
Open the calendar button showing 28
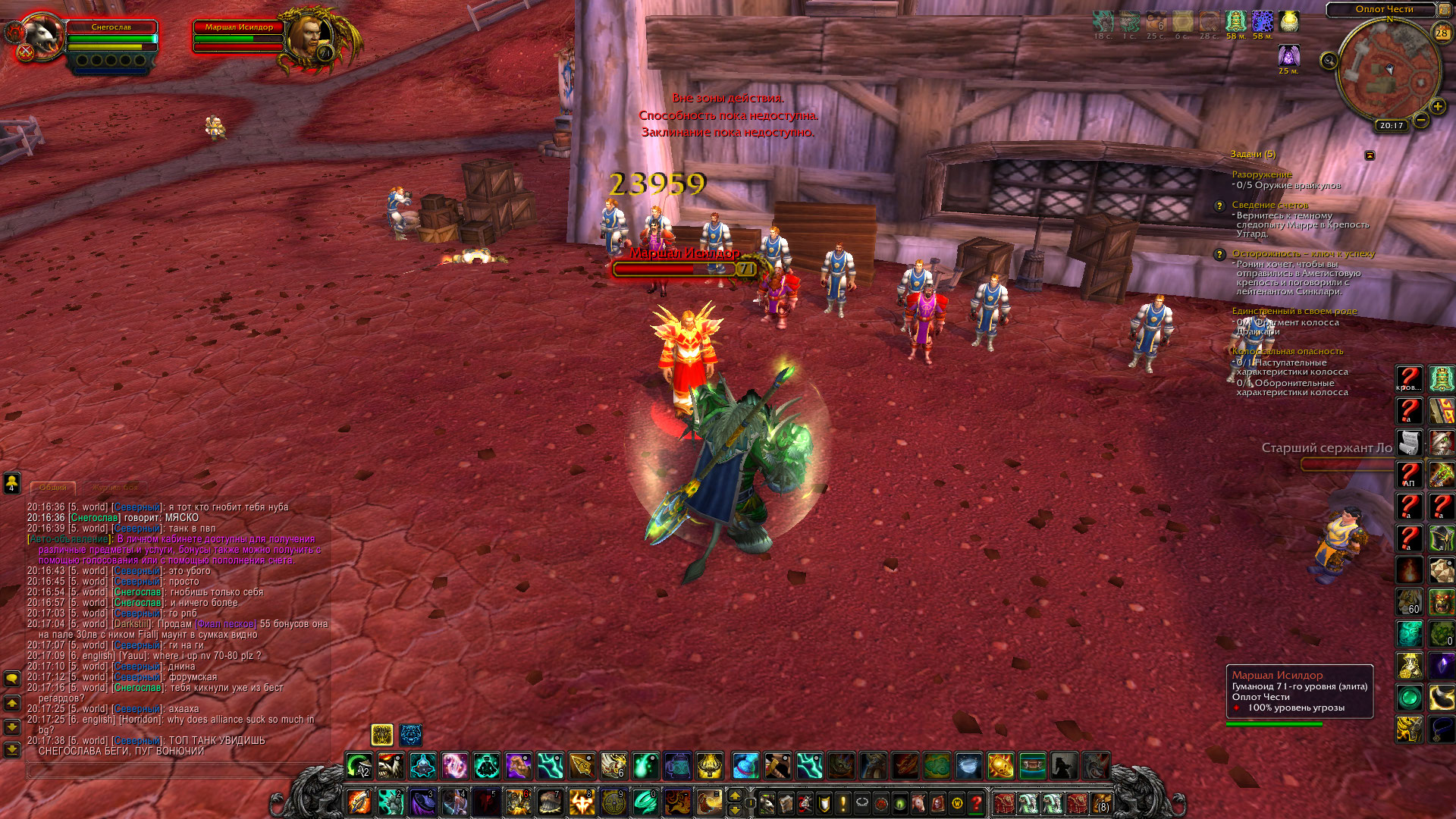(1441, 33)
